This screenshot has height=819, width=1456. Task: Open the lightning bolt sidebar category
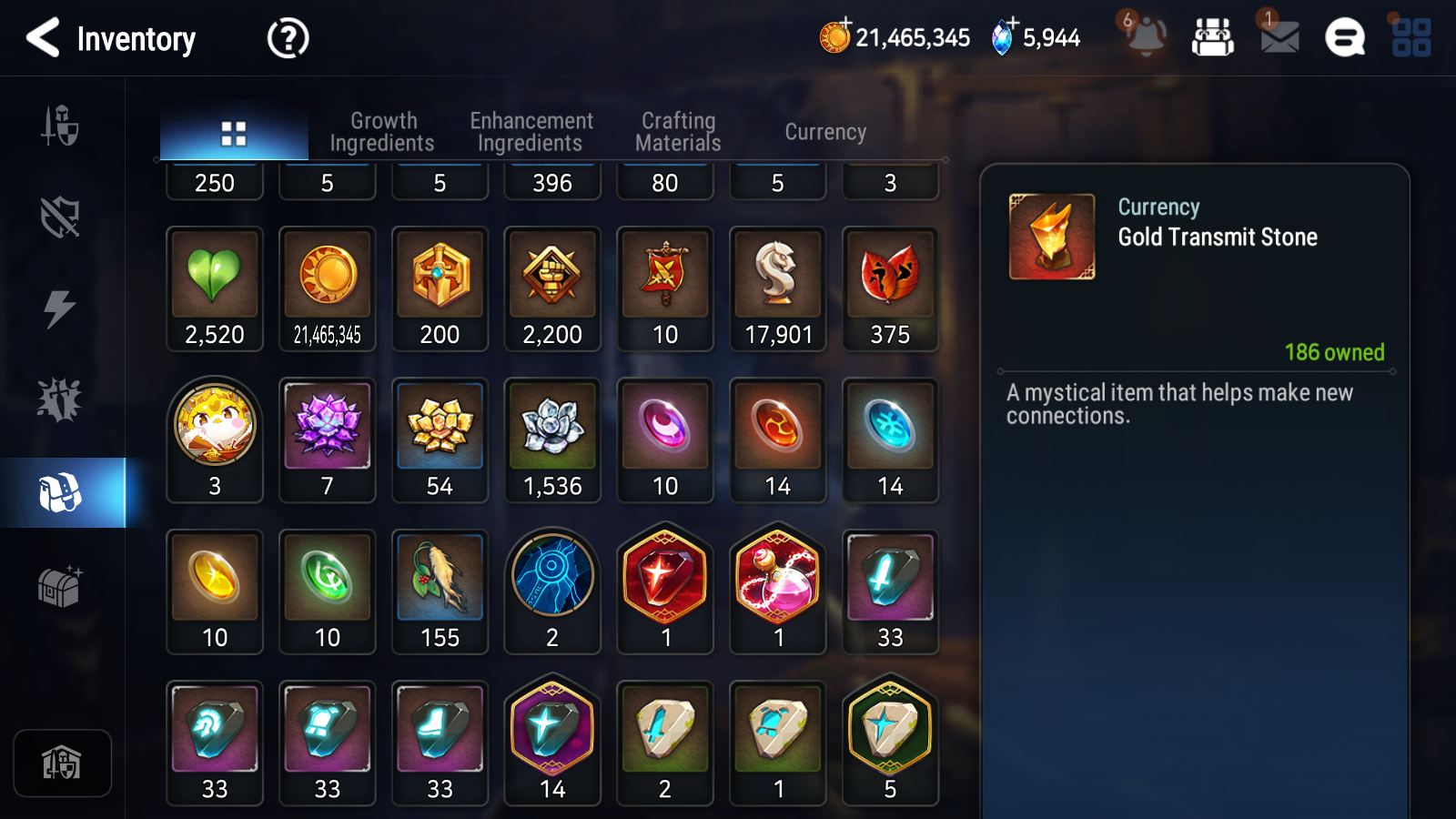(60, 308)
